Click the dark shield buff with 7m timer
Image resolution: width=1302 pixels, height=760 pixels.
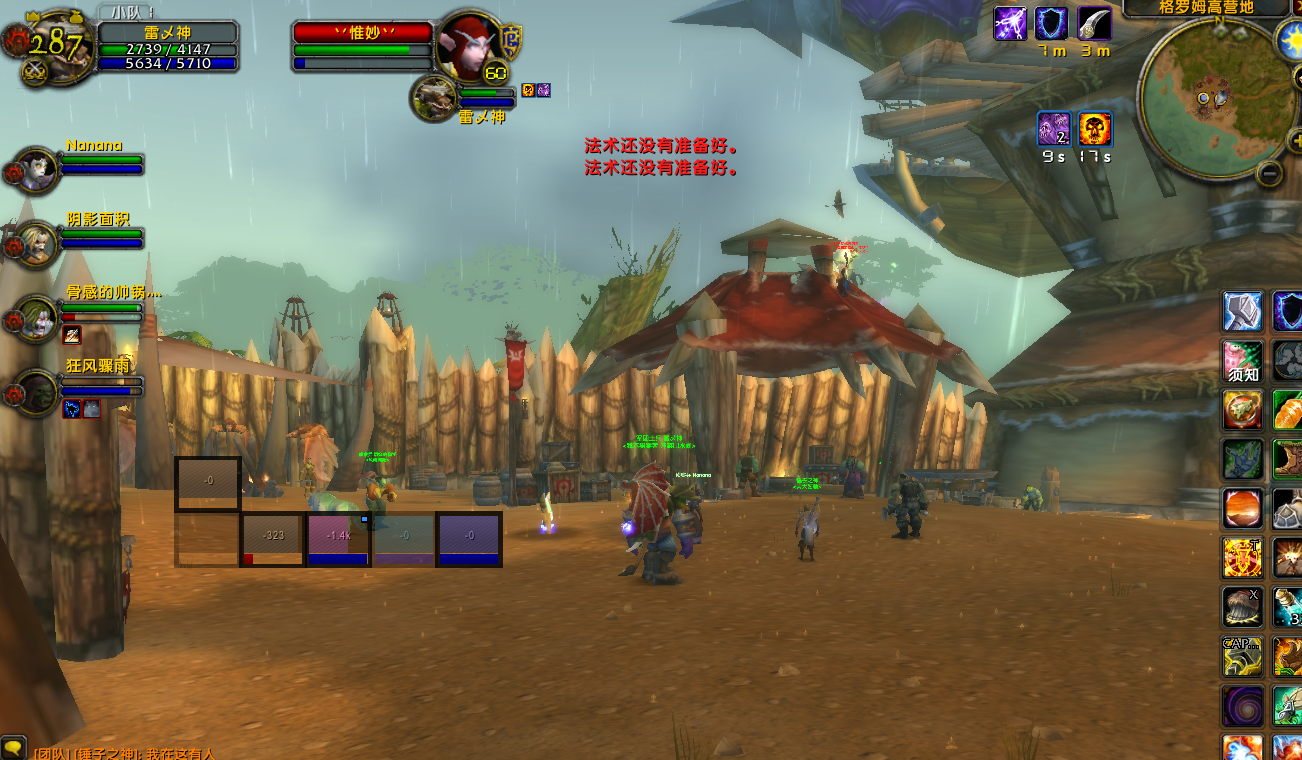pyautogui.click(x=1051, y=24)
